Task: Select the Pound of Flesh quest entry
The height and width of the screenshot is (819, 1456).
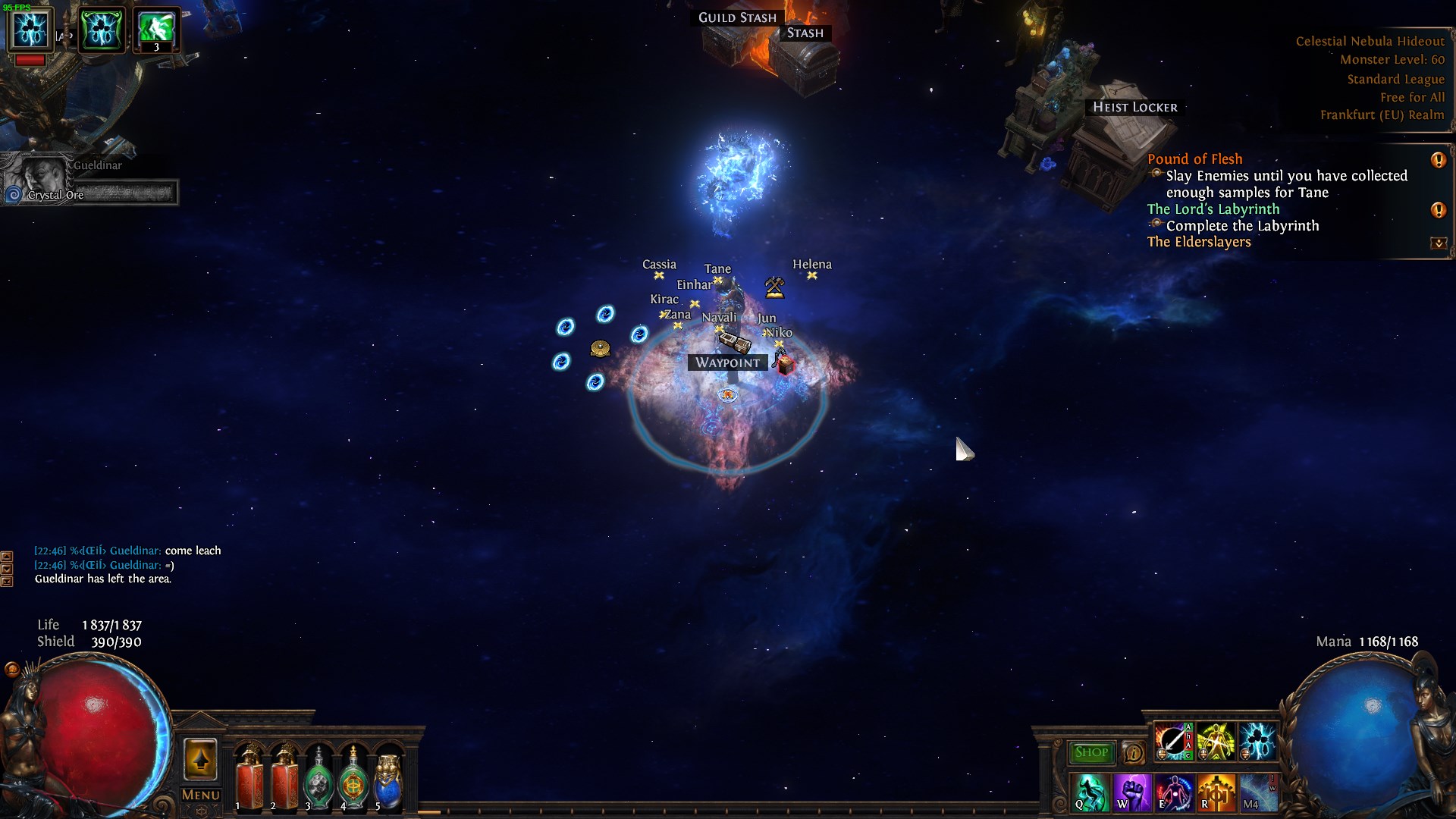Action: [x=1194, y=159]
